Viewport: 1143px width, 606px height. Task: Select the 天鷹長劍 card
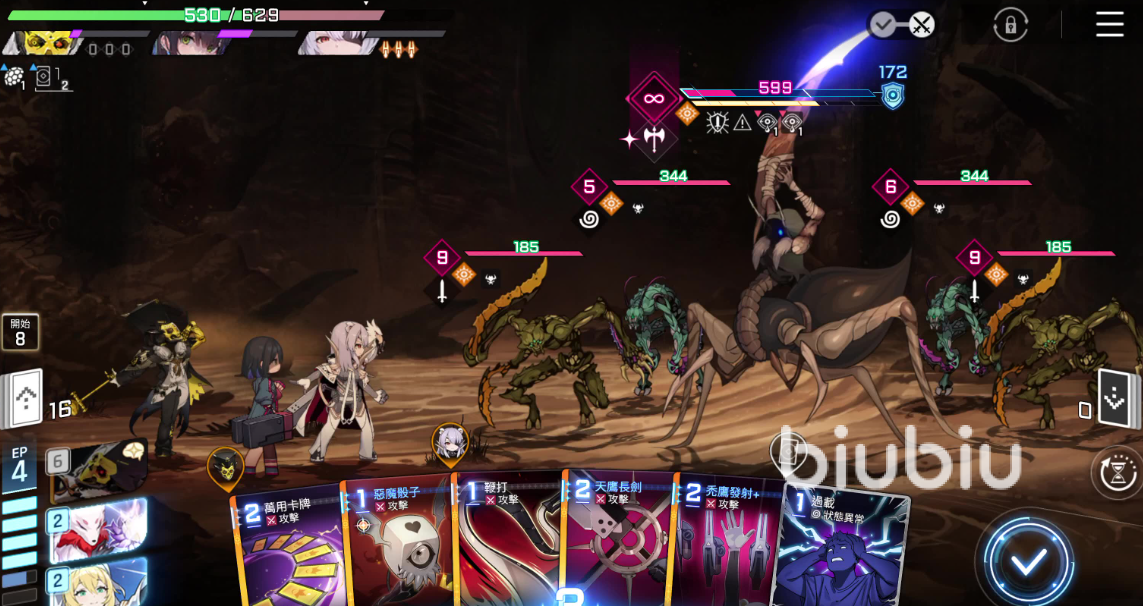click(620, 545)
